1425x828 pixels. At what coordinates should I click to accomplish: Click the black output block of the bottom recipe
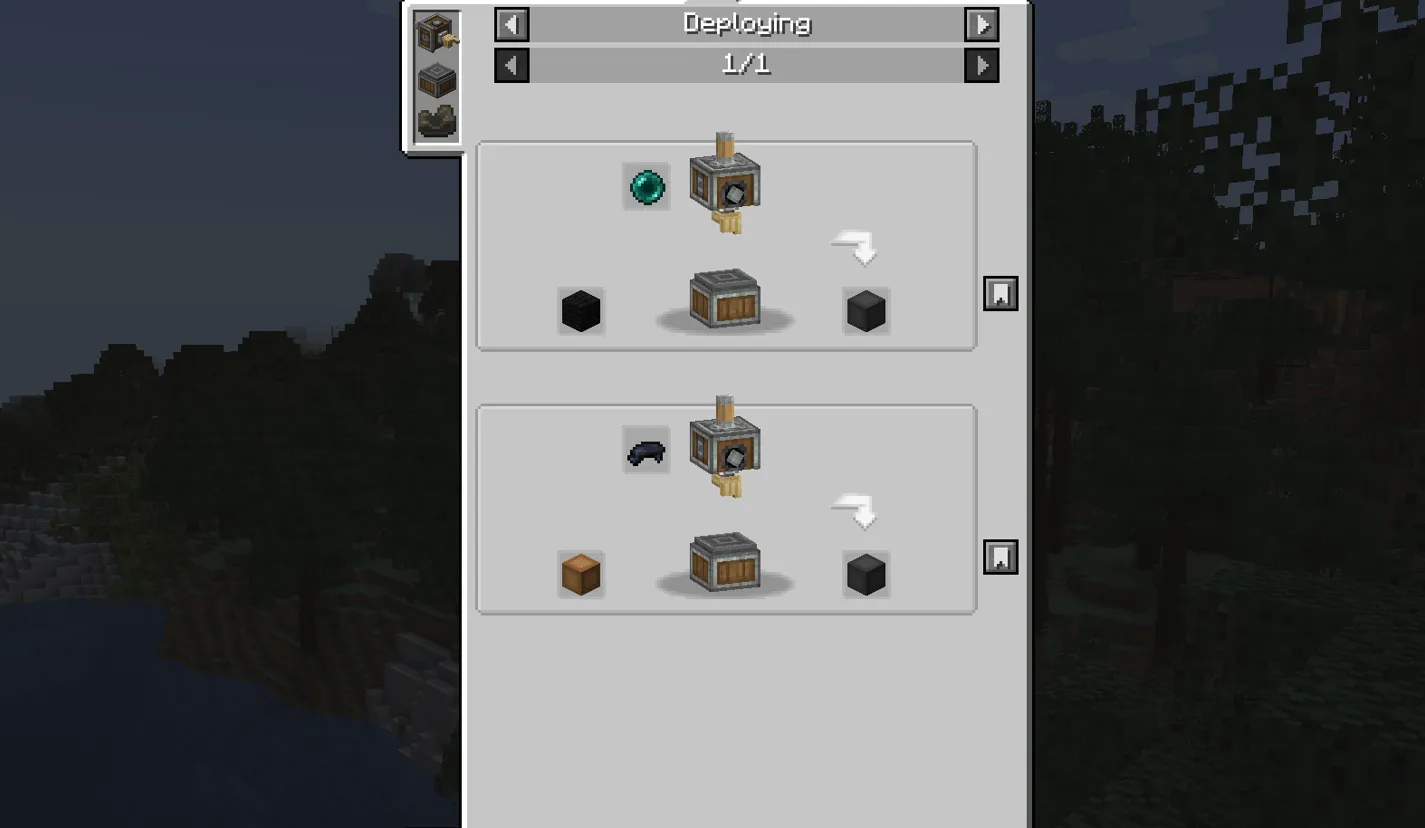[x=864, y=573]
